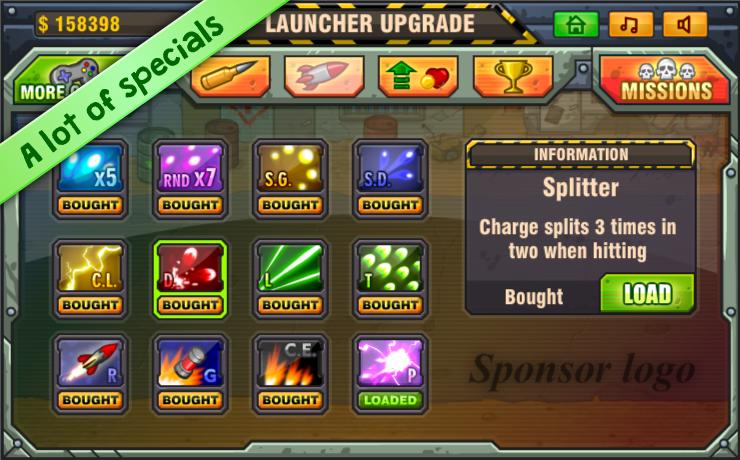Switch to the rocket upgrades tab
Image resolution: width=740 pixels, height=460 pixels.
324,76
